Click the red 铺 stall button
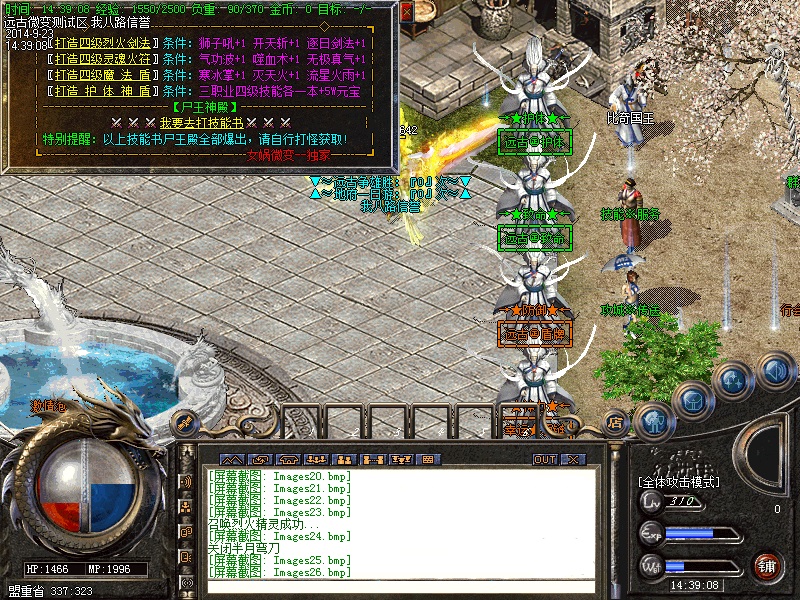Image resolution: width=800 pixels, height=600 pixels. [x=766, y=566]
